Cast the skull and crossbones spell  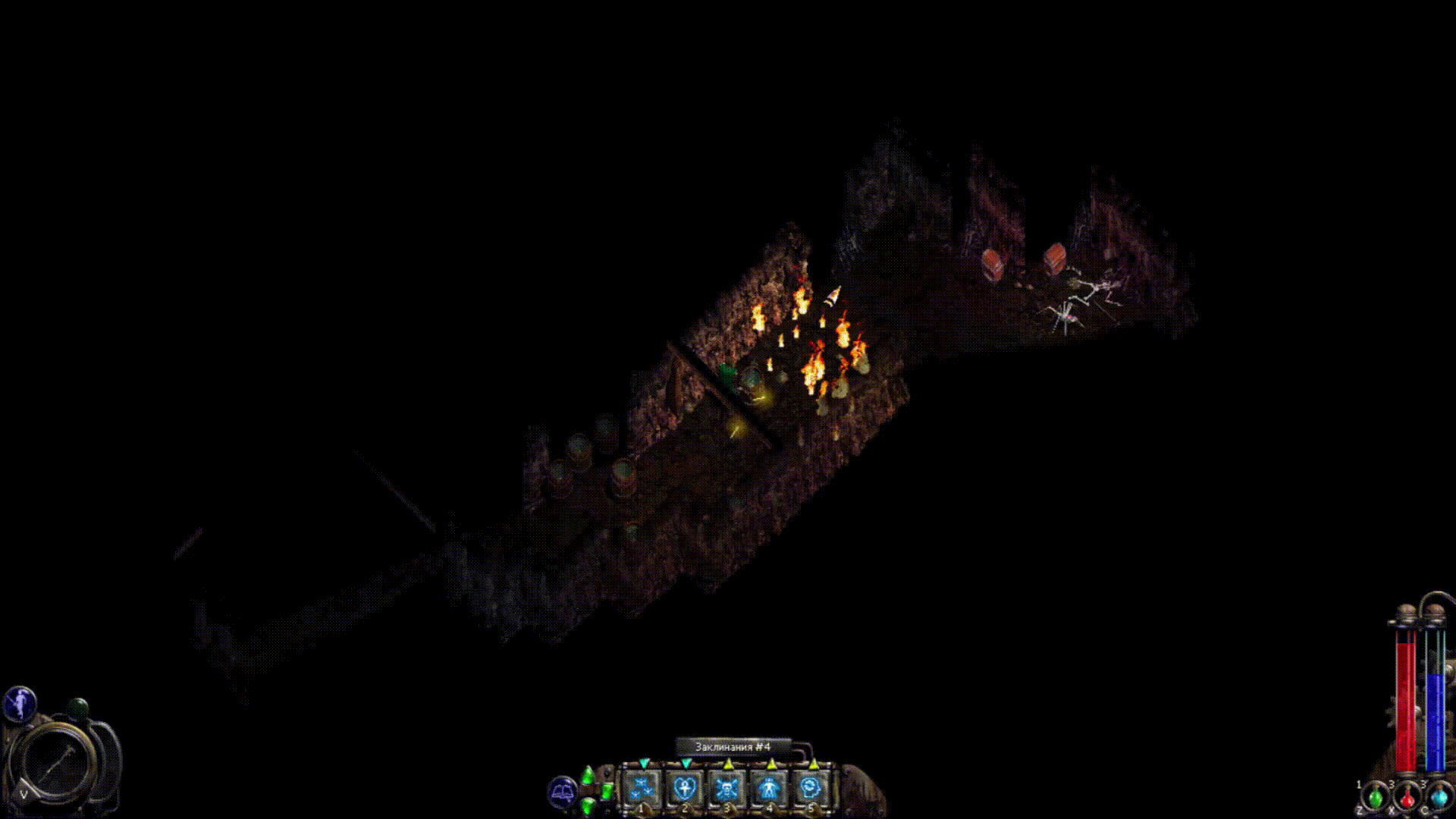point(726,789)
